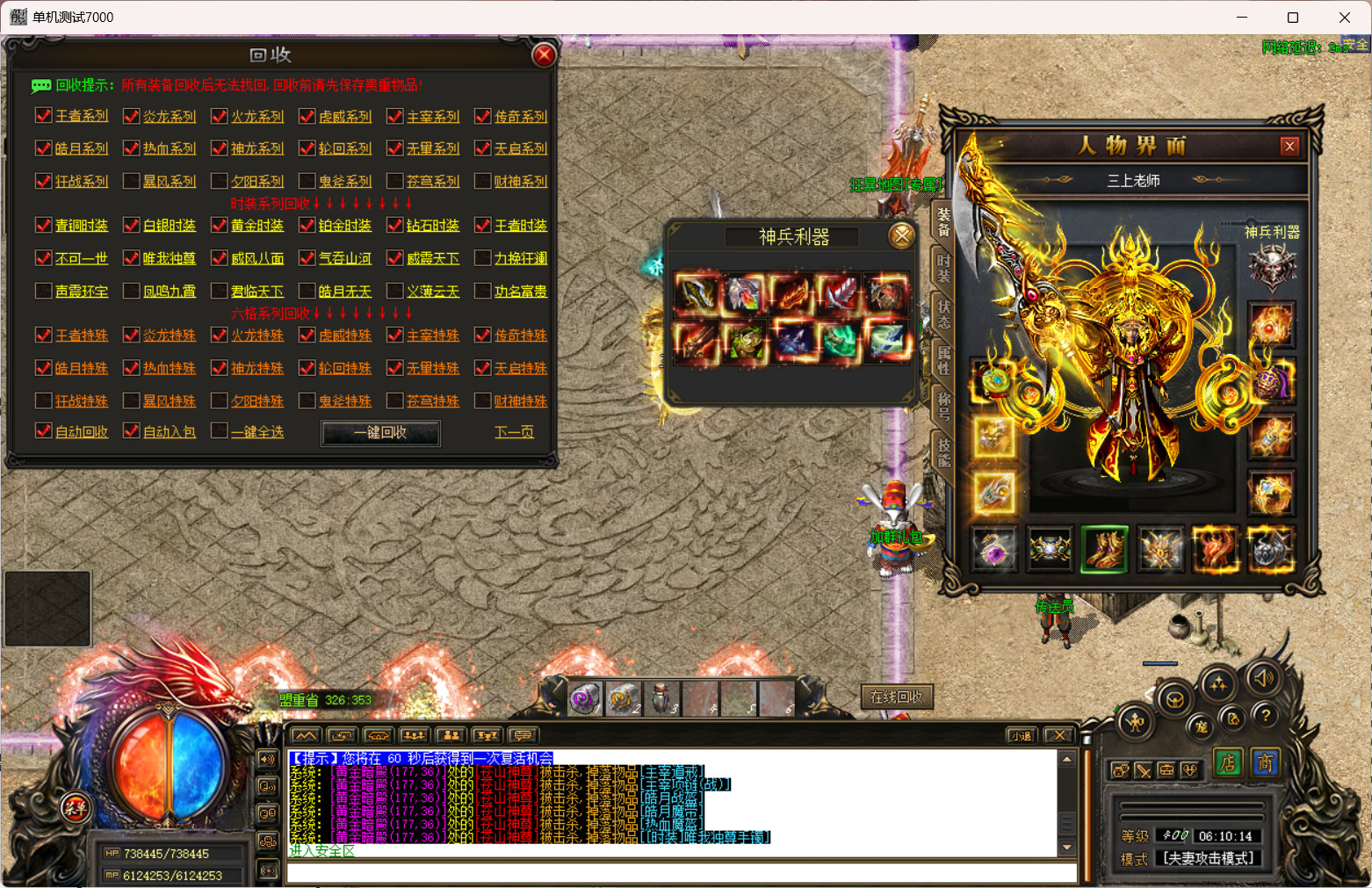Toggle the 王者系列 checkbox

(44, 116)
